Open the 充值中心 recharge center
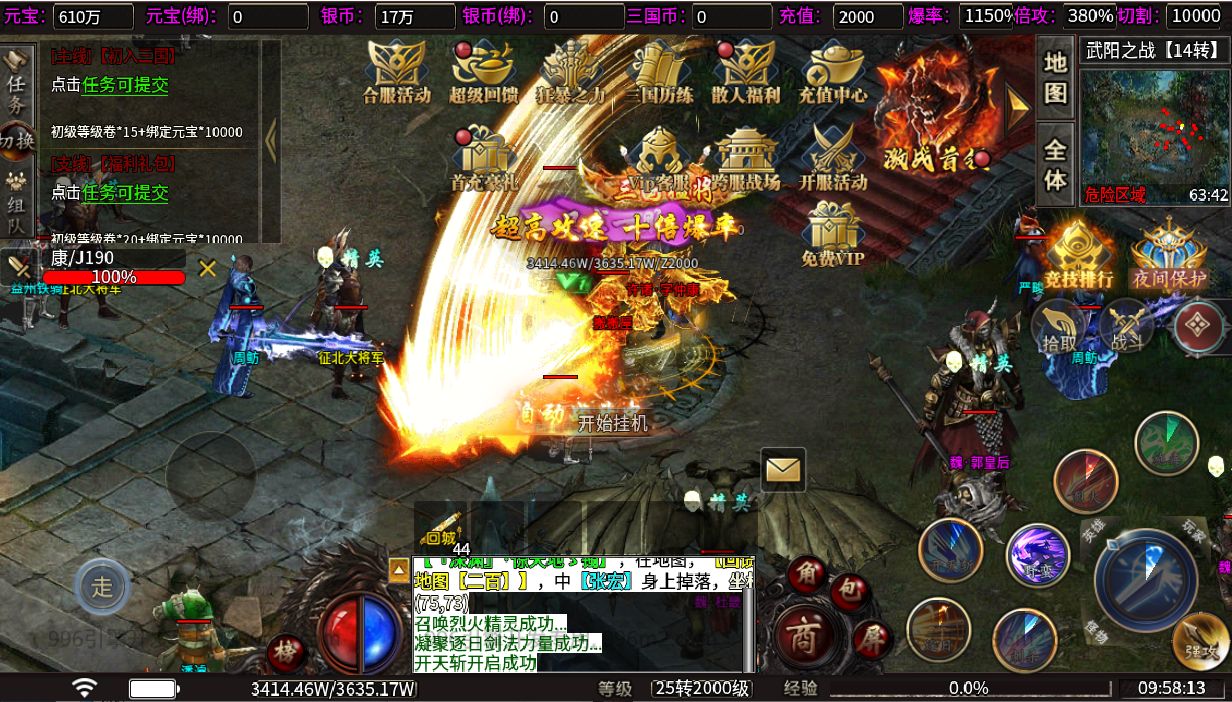Image resolution: width=1232 pixels, height=702 pixels. (833, 70)
